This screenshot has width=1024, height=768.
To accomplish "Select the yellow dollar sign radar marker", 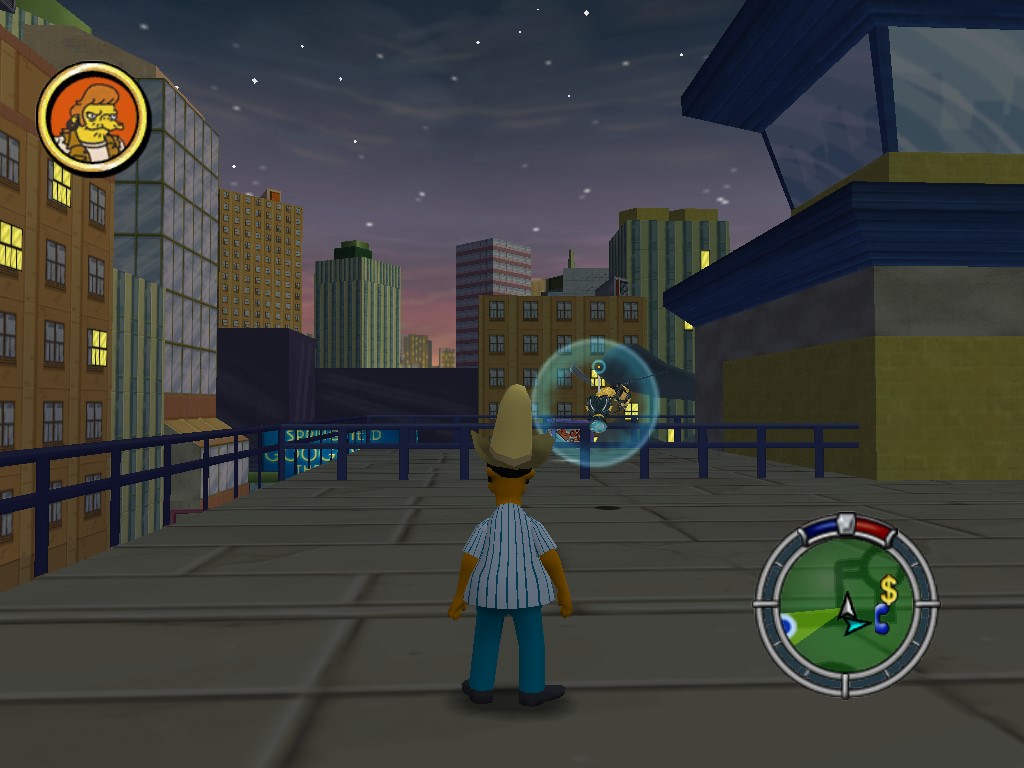I will coord(888,590).
